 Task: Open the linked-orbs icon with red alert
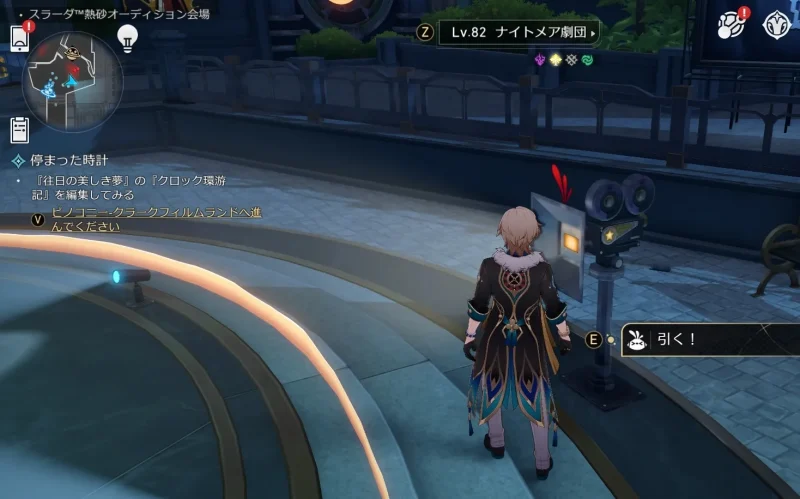point(732,25)
